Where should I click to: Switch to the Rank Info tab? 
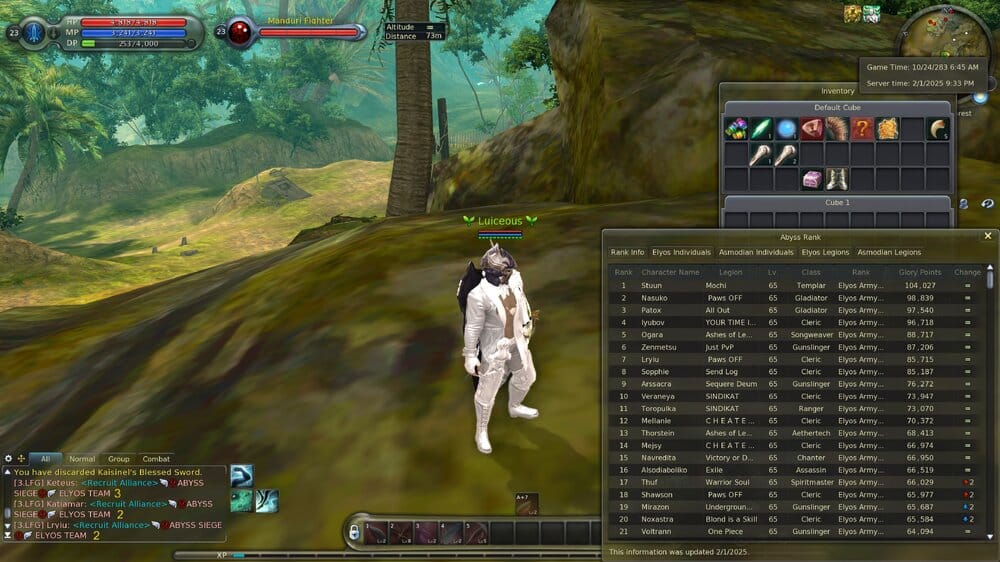pos(627,252)
